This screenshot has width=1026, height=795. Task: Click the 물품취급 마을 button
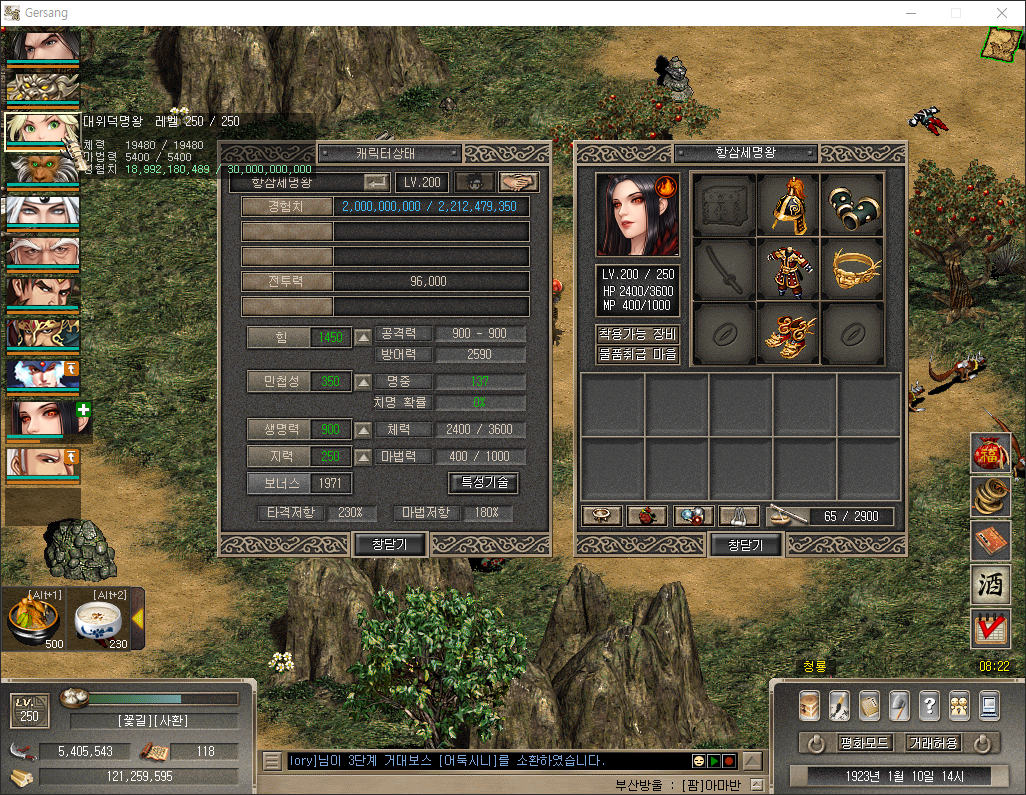[637, 354]
